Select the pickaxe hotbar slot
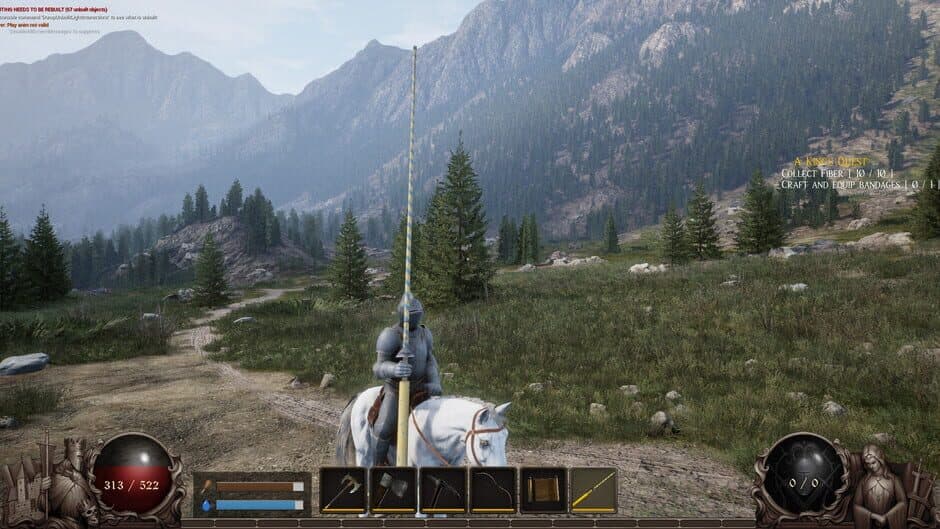 pos(443,489)
